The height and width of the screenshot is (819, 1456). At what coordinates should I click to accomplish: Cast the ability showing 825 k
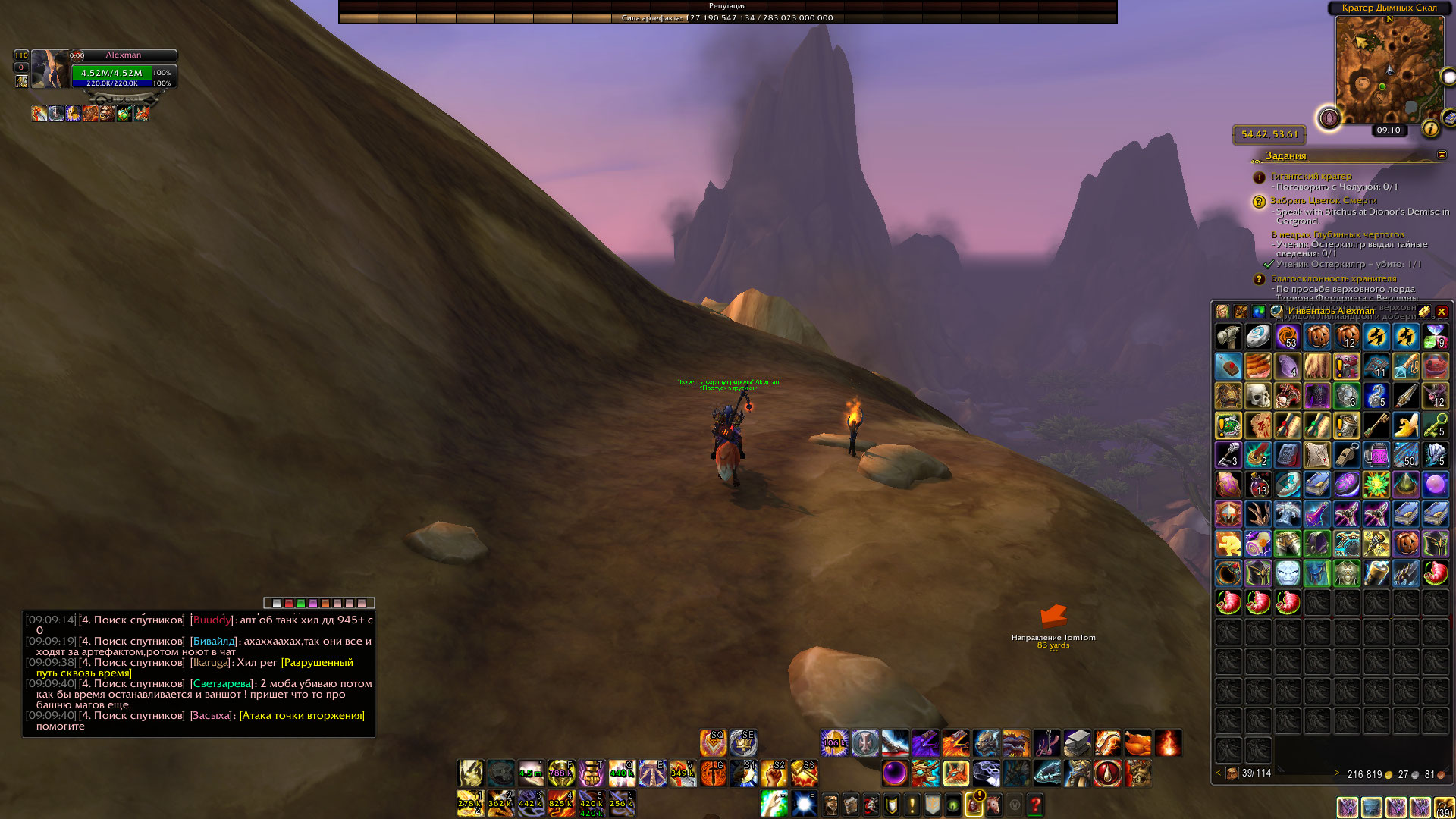pos(561,803)
